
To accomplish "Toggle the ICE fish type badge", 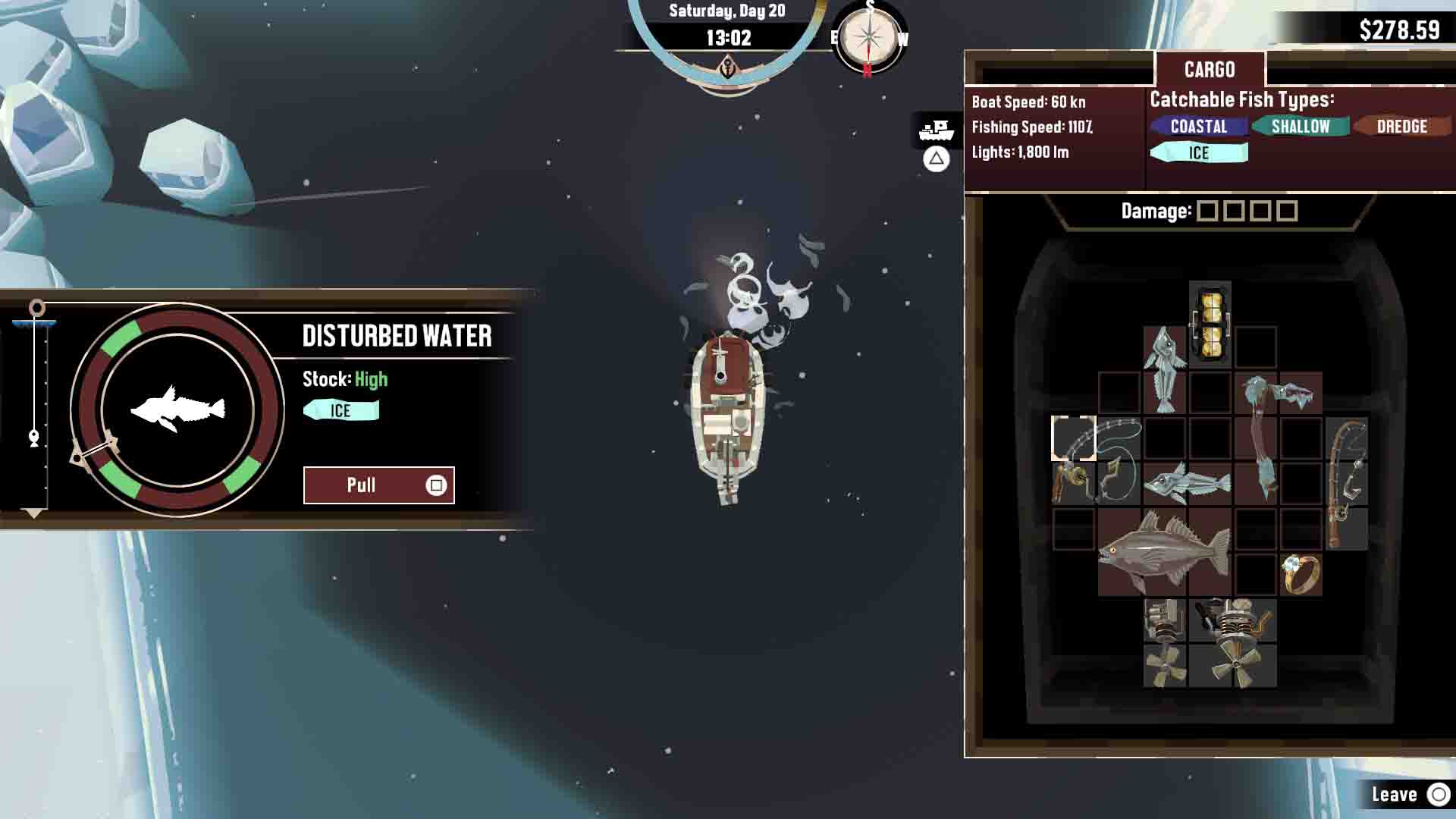I will point(1198,152).
